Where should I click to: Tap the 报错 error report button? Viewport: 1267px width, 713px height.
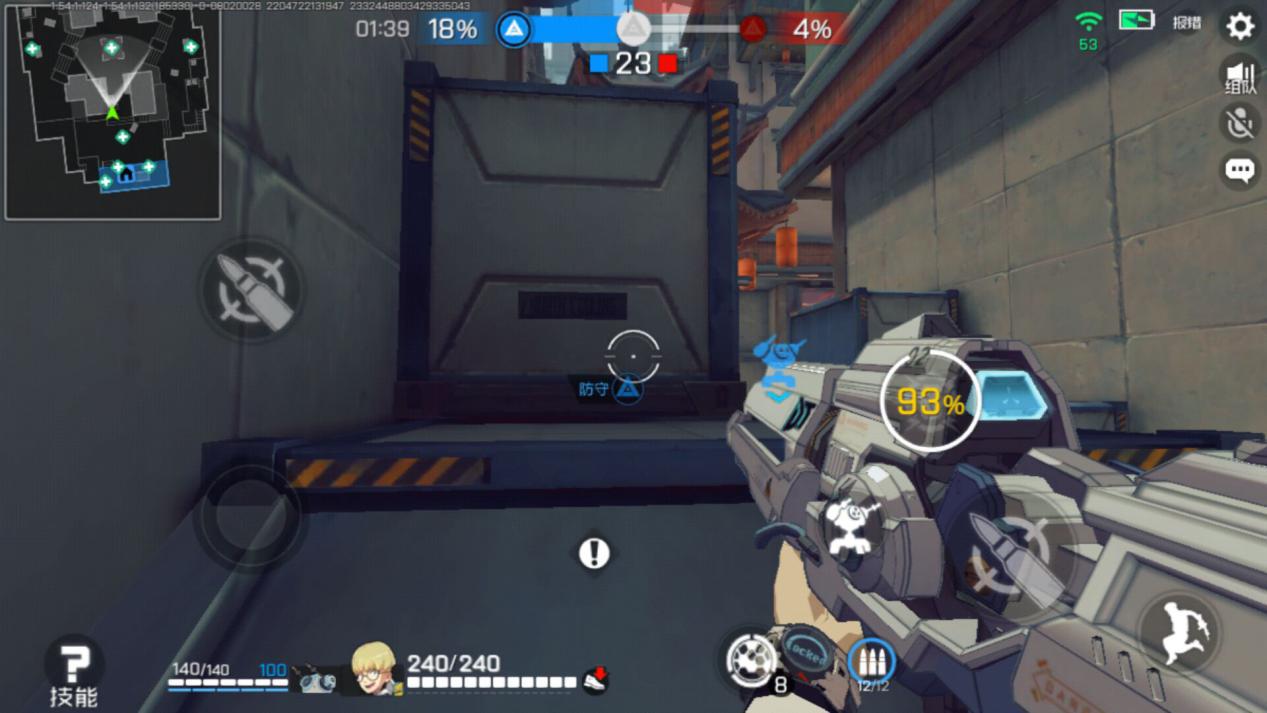[1187, 23]
